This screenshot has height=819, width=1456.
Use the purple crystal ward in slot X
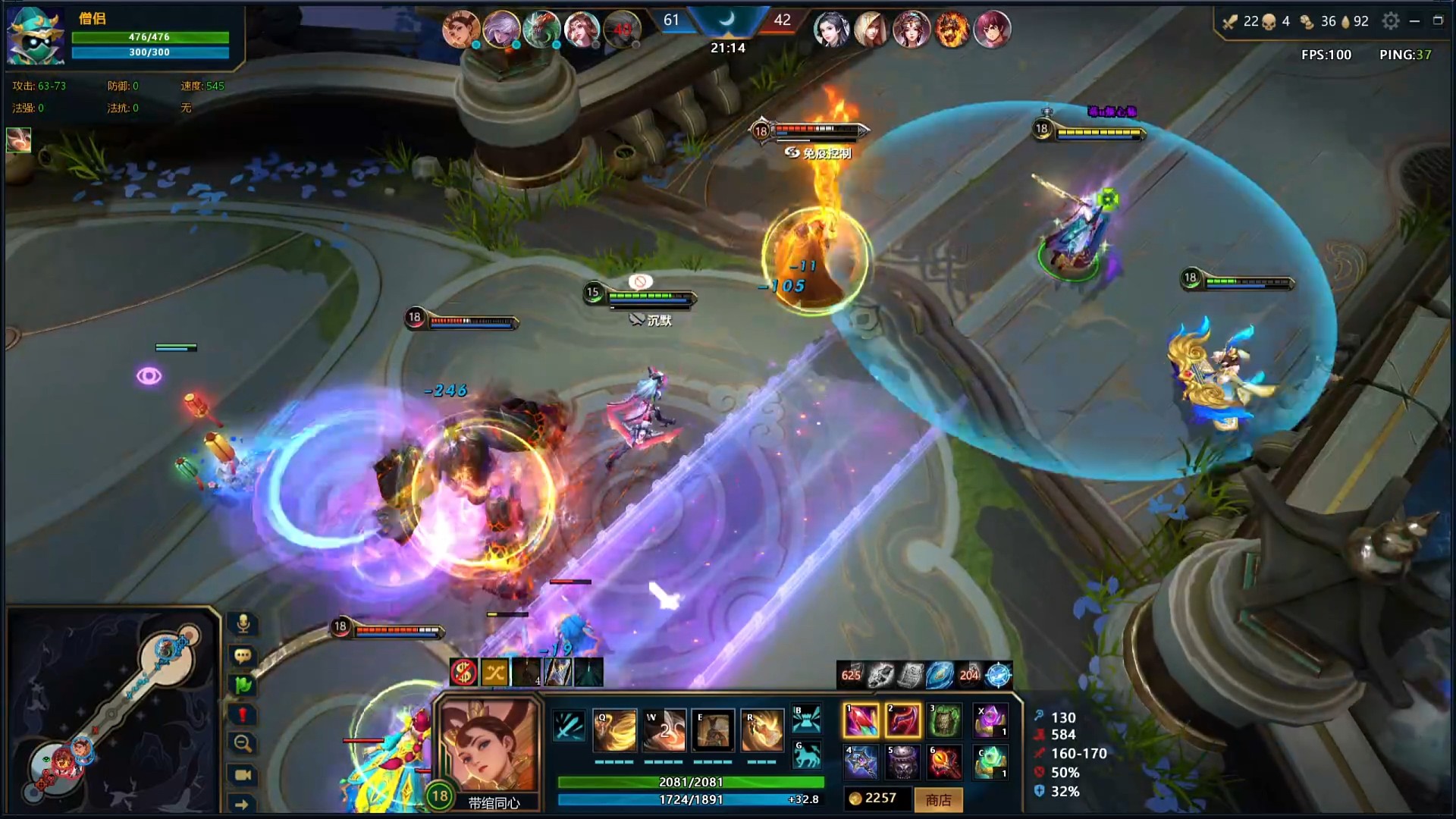point(990,720)
